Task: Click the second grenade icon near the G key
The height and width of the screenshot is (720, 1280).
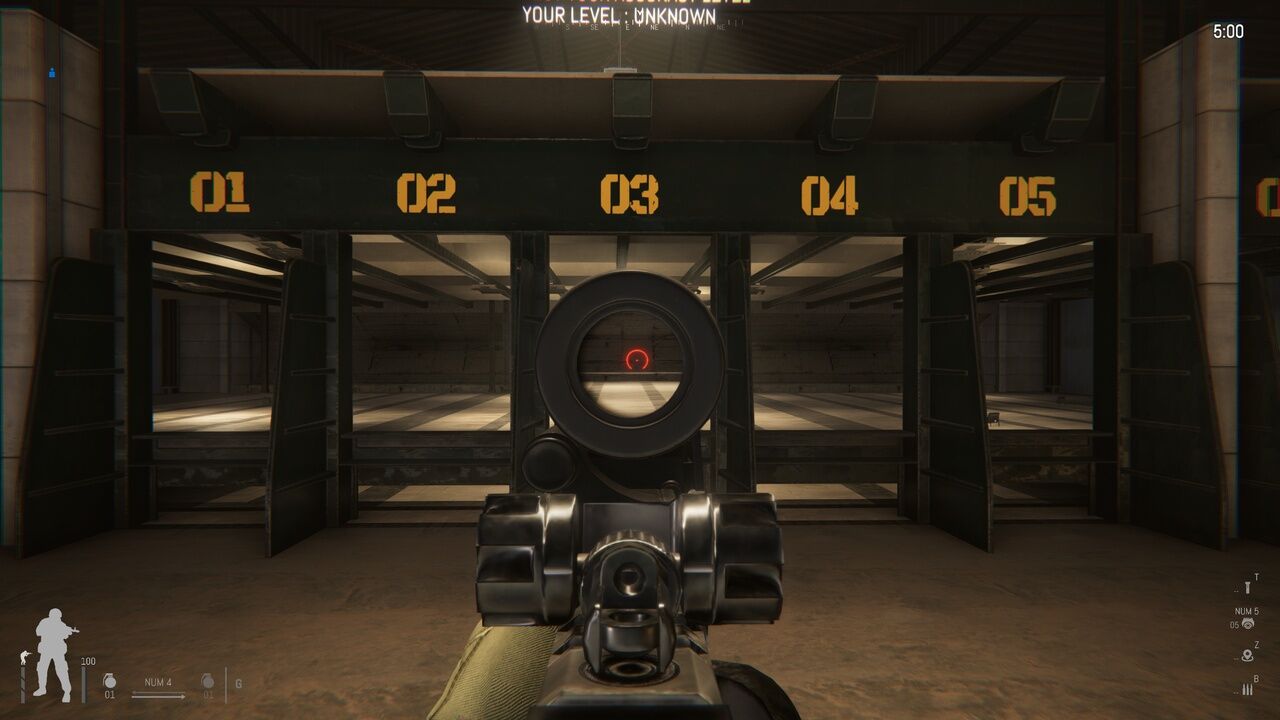Action: tap(208, 682)
